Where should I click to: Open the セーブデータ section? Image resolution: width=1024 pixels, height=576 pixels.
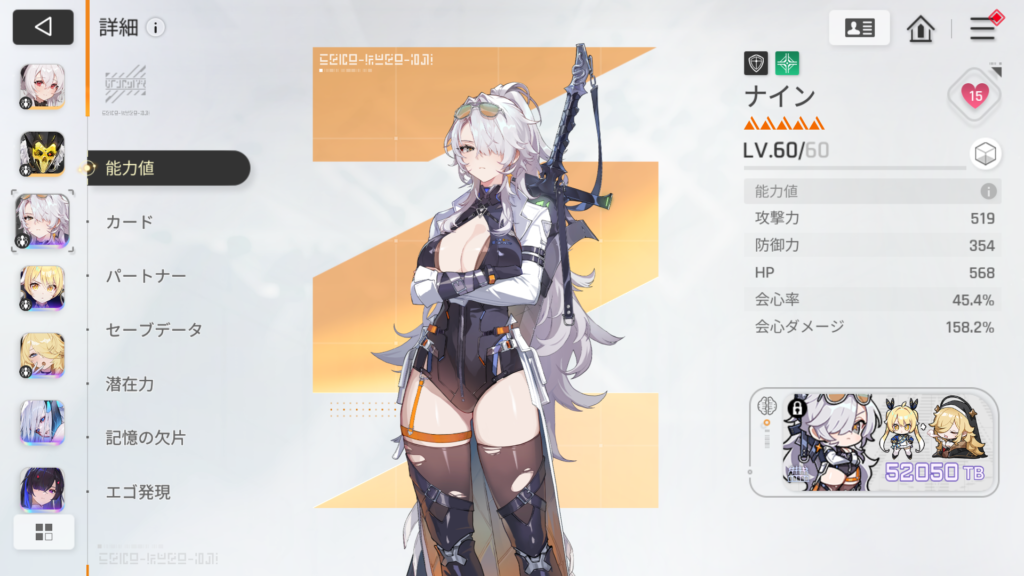pos(154,330)
